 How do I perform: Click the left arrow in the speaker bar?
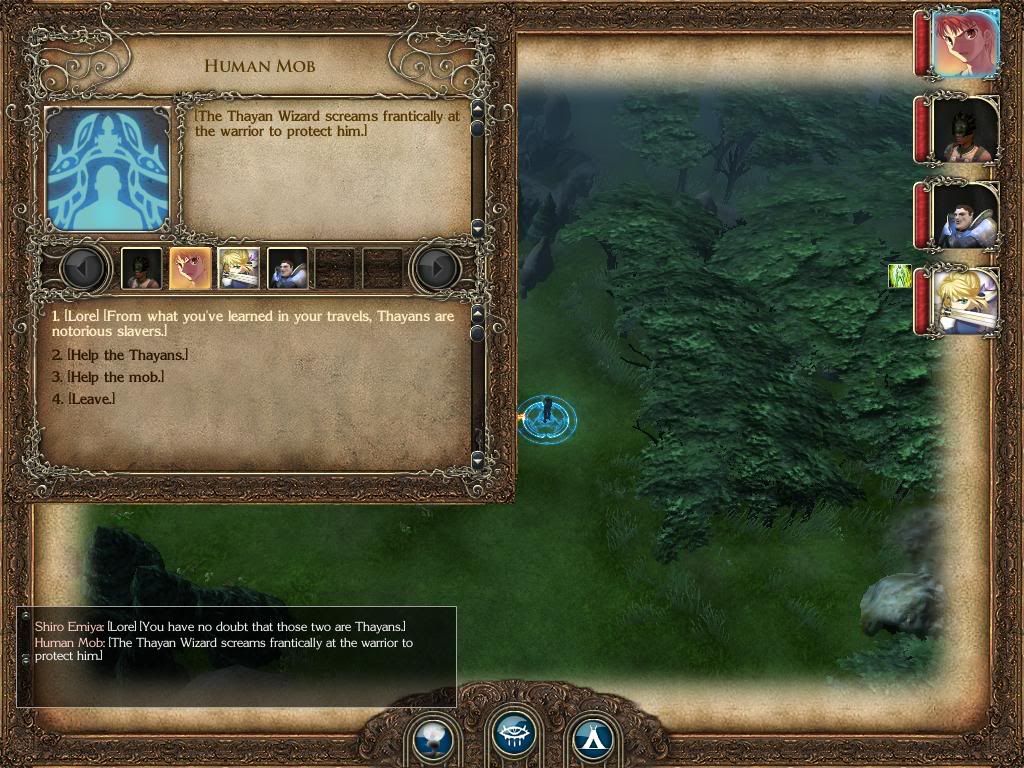click(x=86, y=268)
